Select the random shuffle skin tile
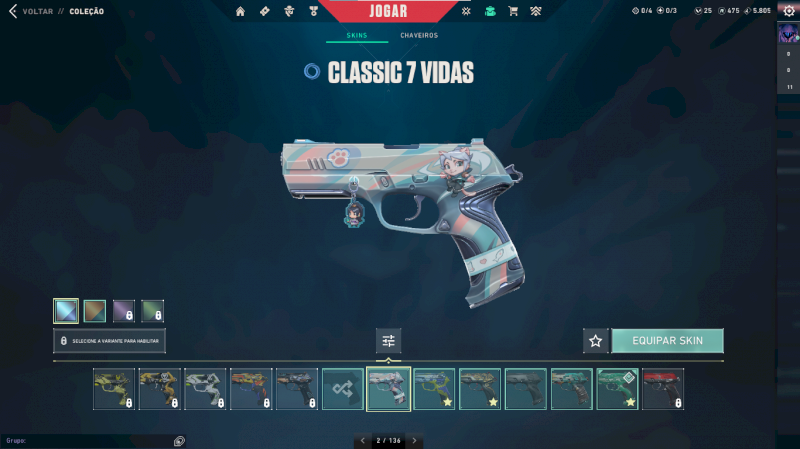Viewport: 800px width, 449px height. pyautogui.click(x=343, y=389)
